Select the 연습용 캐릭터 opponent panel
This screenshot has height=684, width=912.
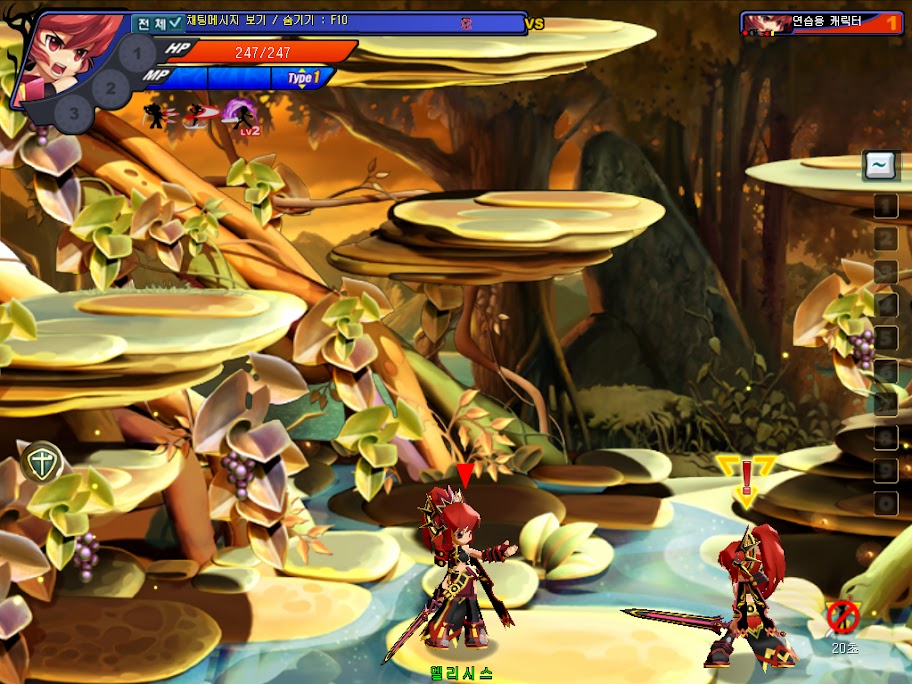(821, 22)
